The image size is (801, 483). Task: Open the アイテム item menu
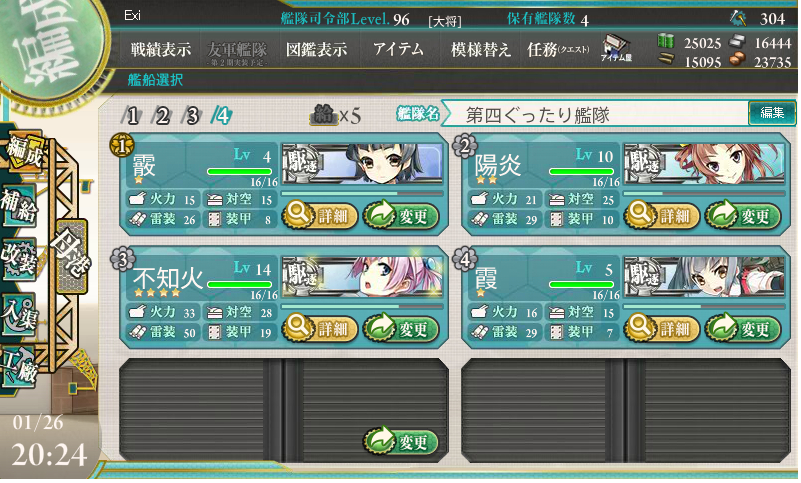(397, 50)
